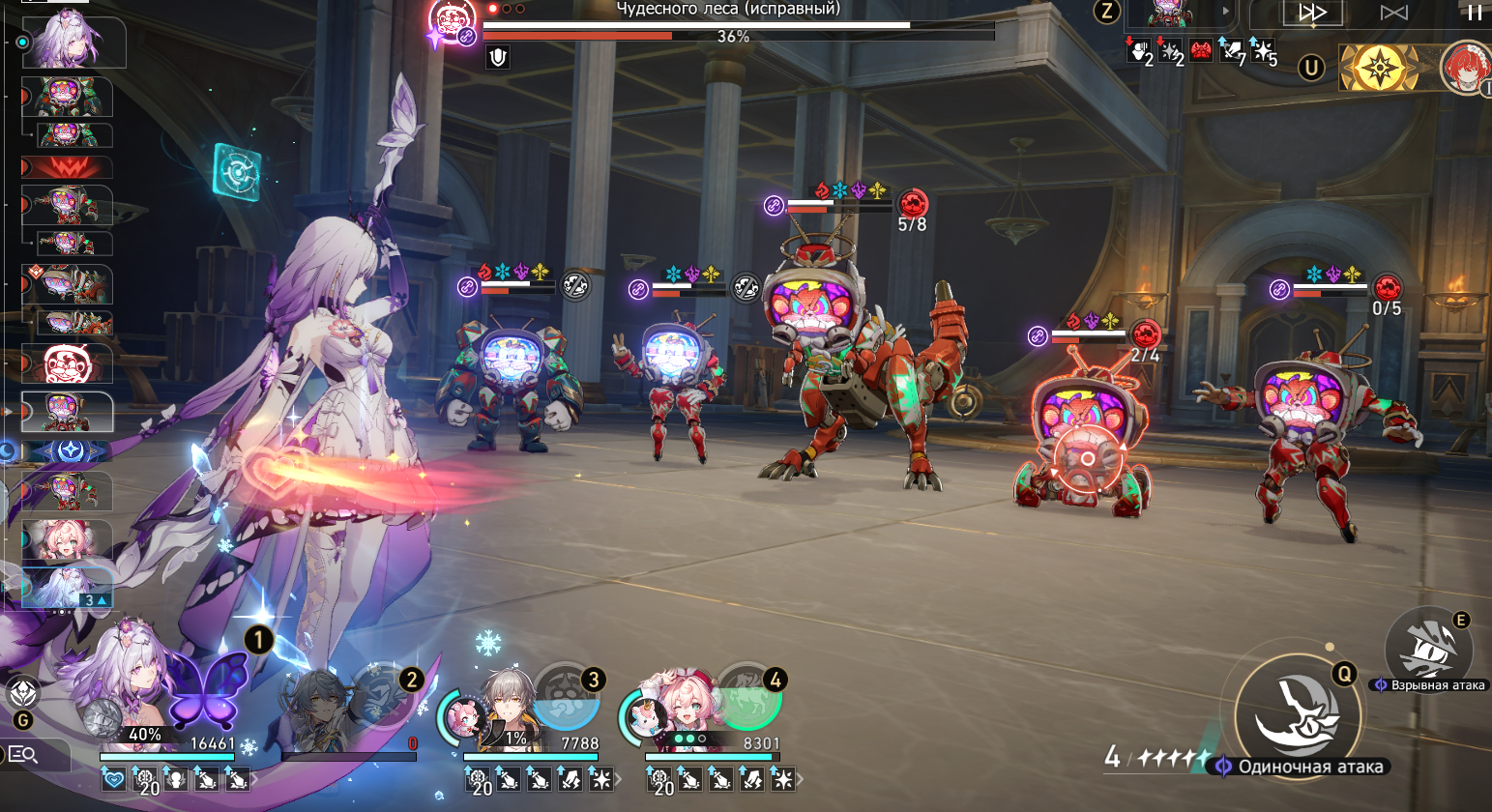
Task: Pause the battle
Action: click(x=1475, y=13)
